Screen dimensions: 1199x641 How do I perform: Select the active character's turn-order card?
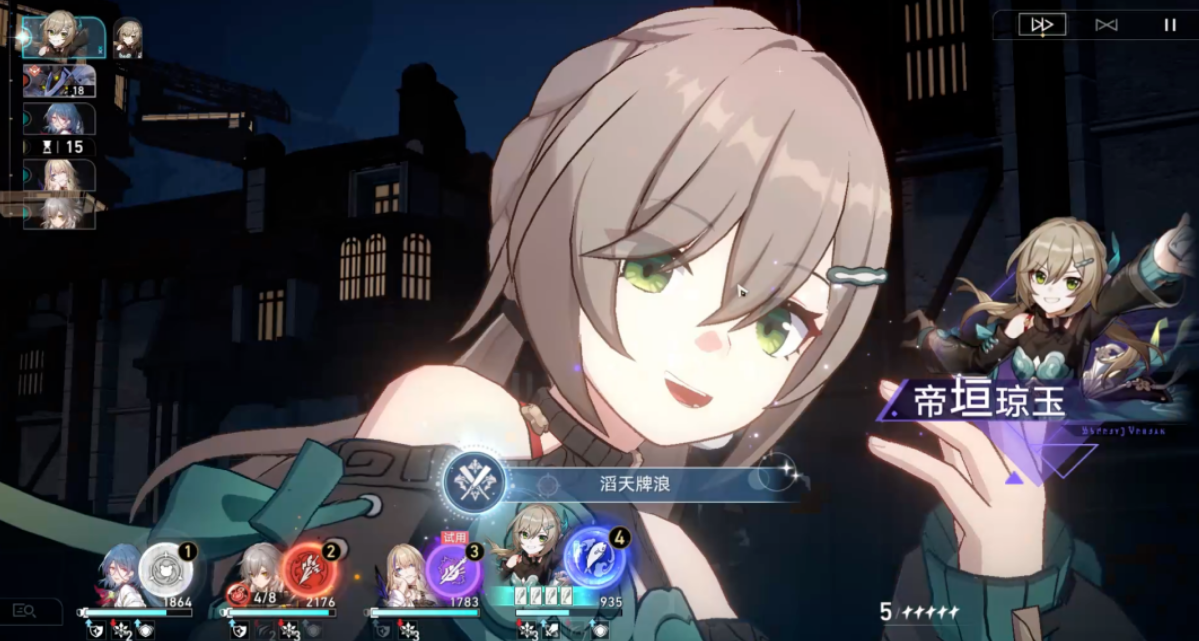(x=62, y=37)
